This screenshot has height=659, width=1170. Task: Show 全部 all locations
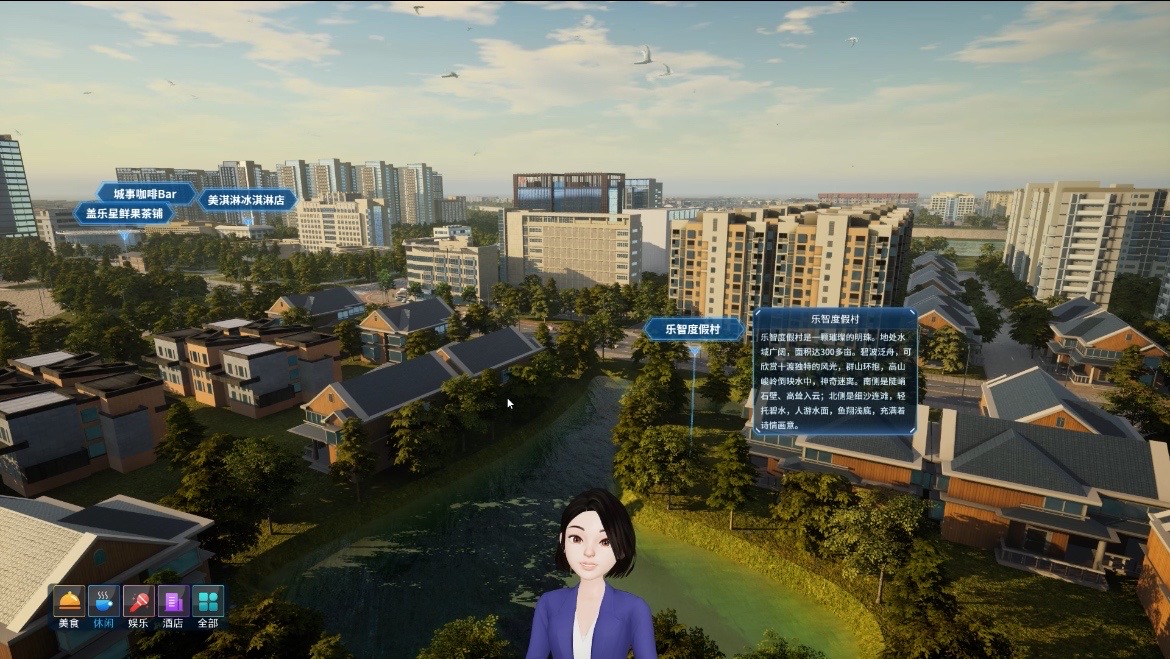(207, 601)
